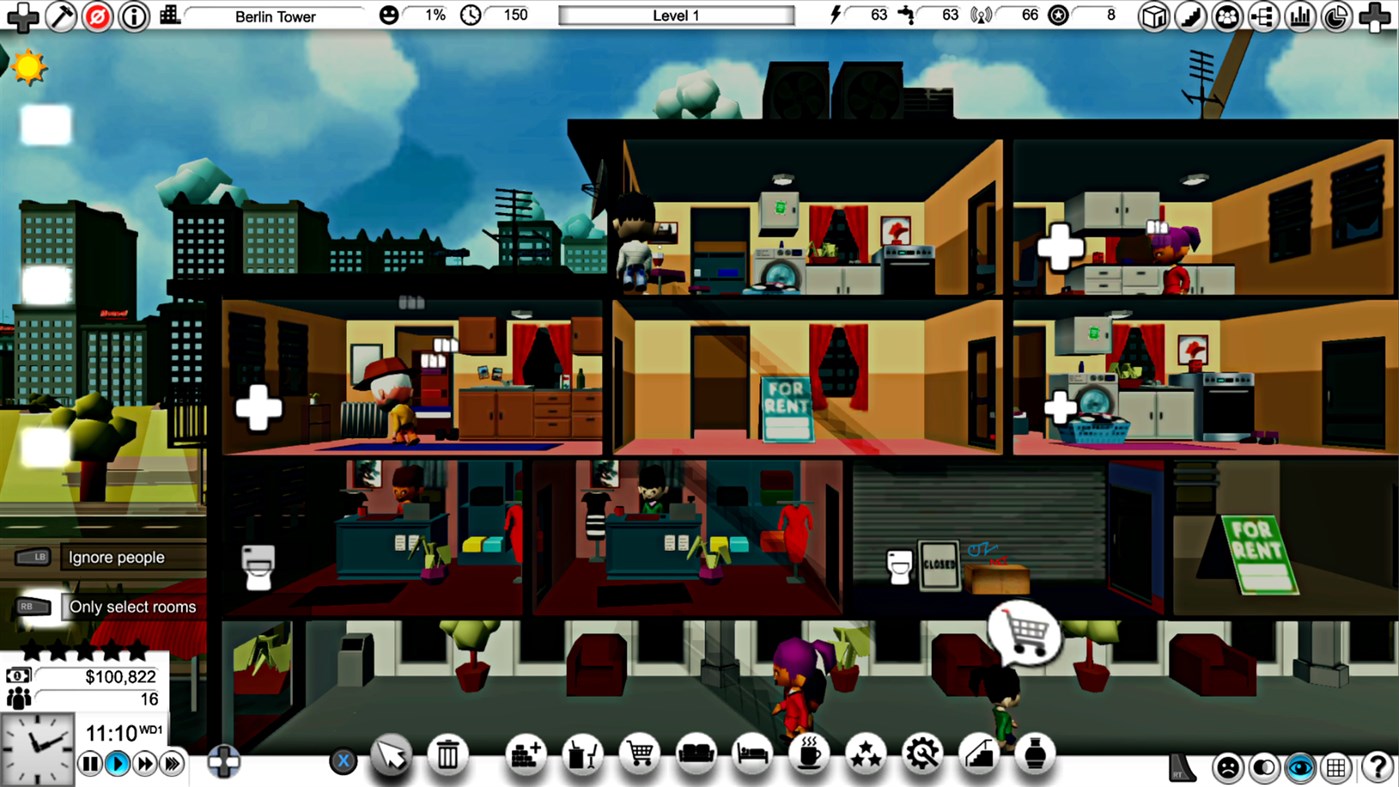The image size is (1399, 787).
Task: Open the shopping cart store build menu
Action: tap(640, 756)
